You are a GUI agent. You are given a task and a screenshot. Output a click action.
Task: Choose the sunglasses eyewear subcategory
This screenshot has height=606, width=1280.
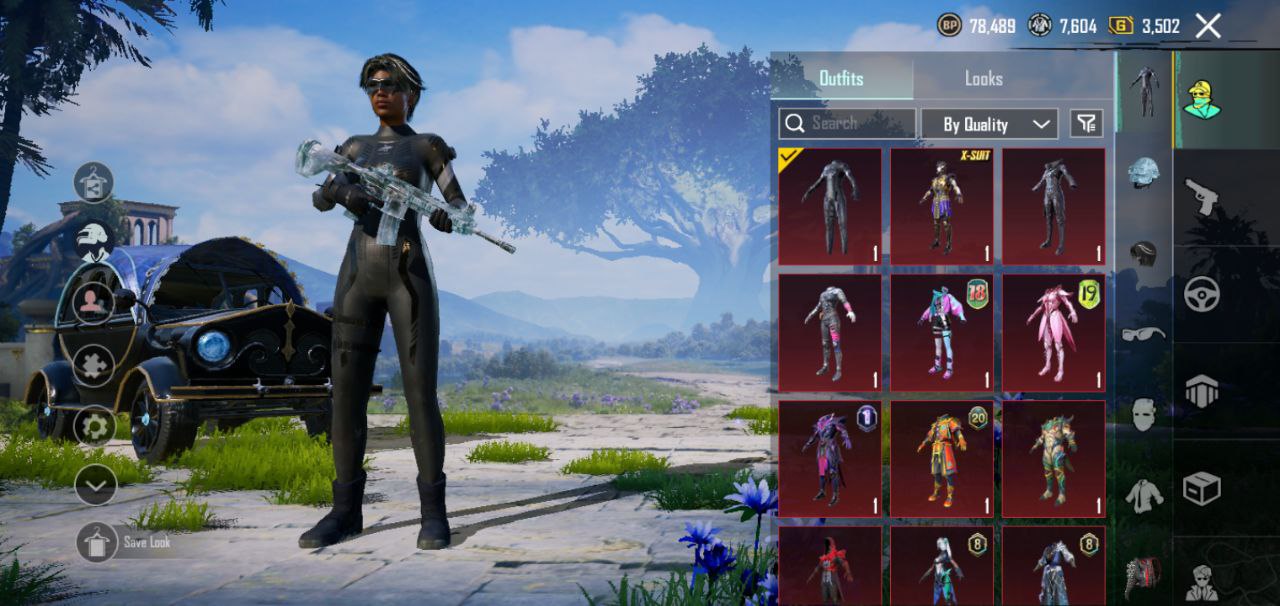click(x=1143, y=334)
